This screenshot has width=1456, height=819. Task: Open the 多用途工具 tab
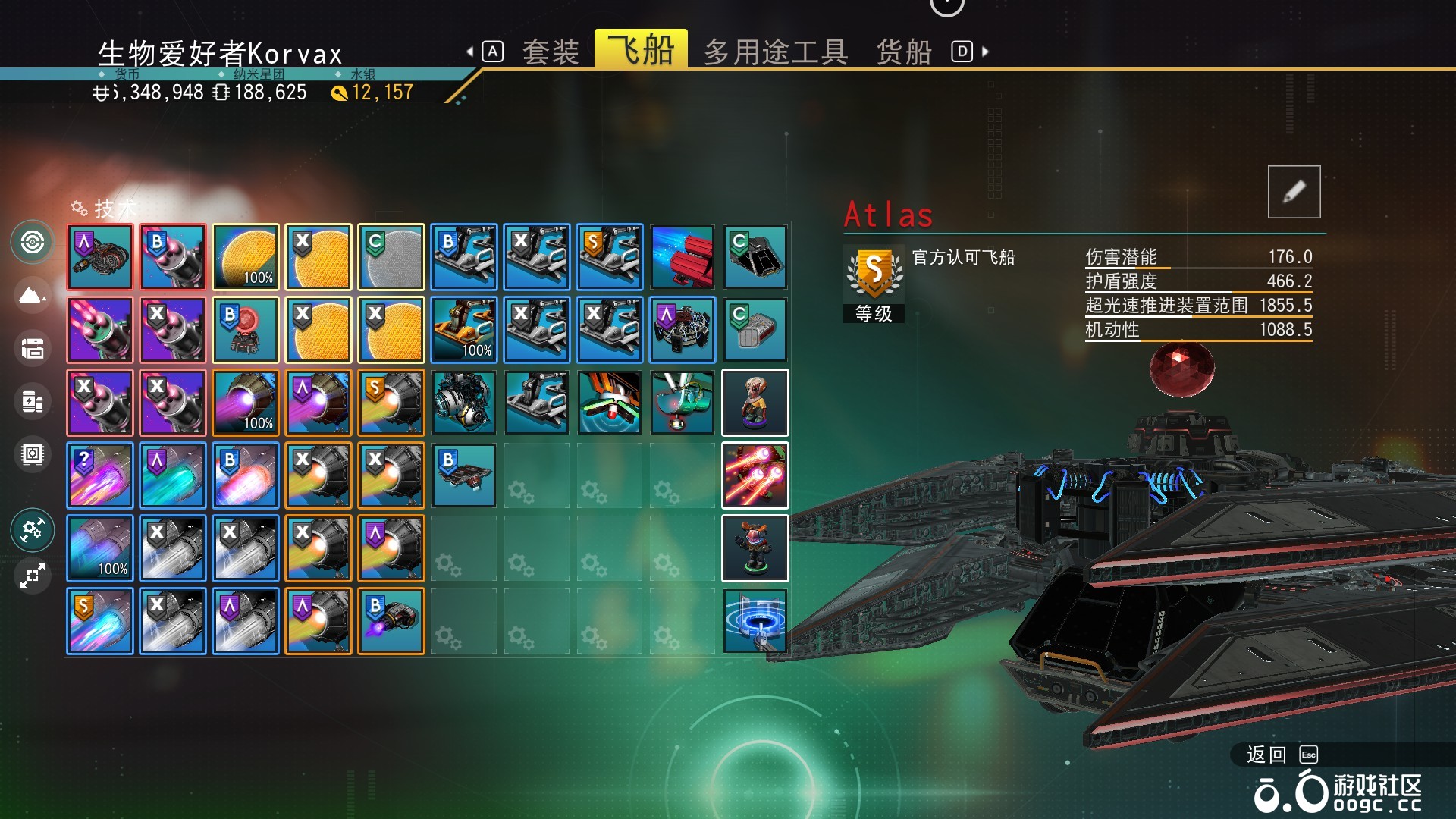point(775,51)
